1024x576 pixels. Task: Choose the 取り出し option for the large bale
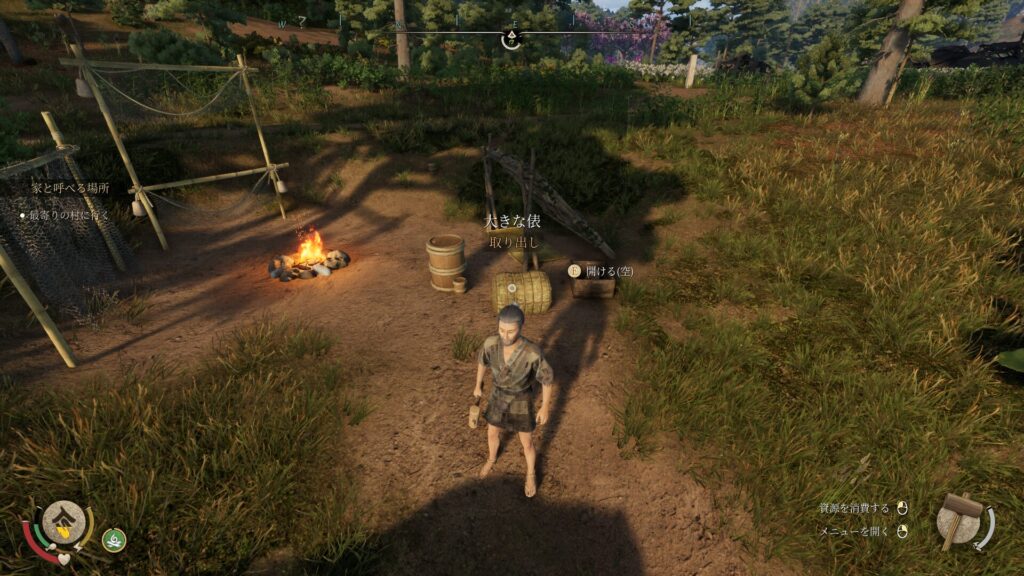click(514, 242)
